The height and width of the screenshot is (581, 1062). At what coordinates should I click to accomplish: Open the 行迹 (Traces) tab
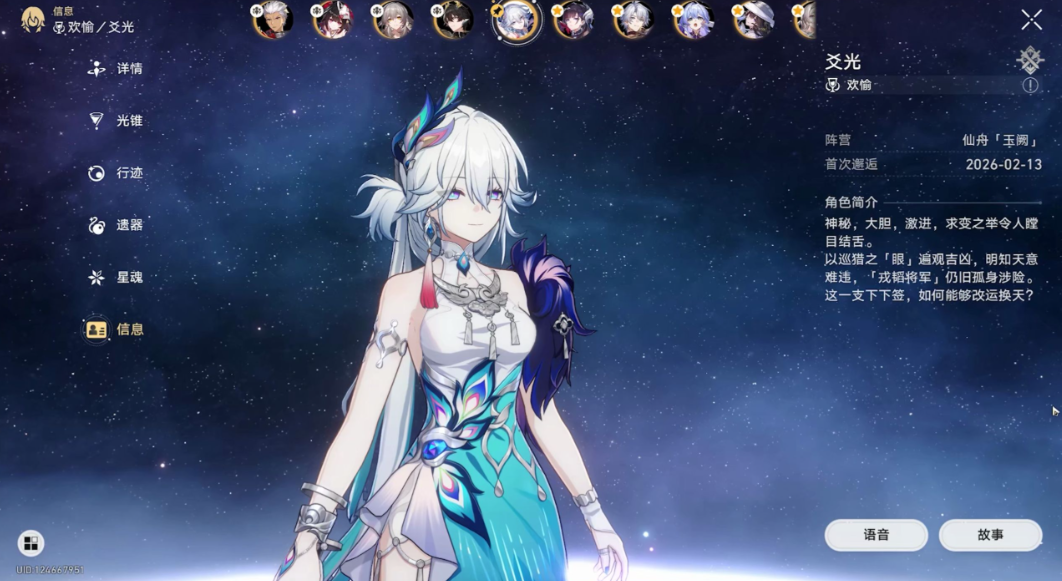click(x=116, y=173)
